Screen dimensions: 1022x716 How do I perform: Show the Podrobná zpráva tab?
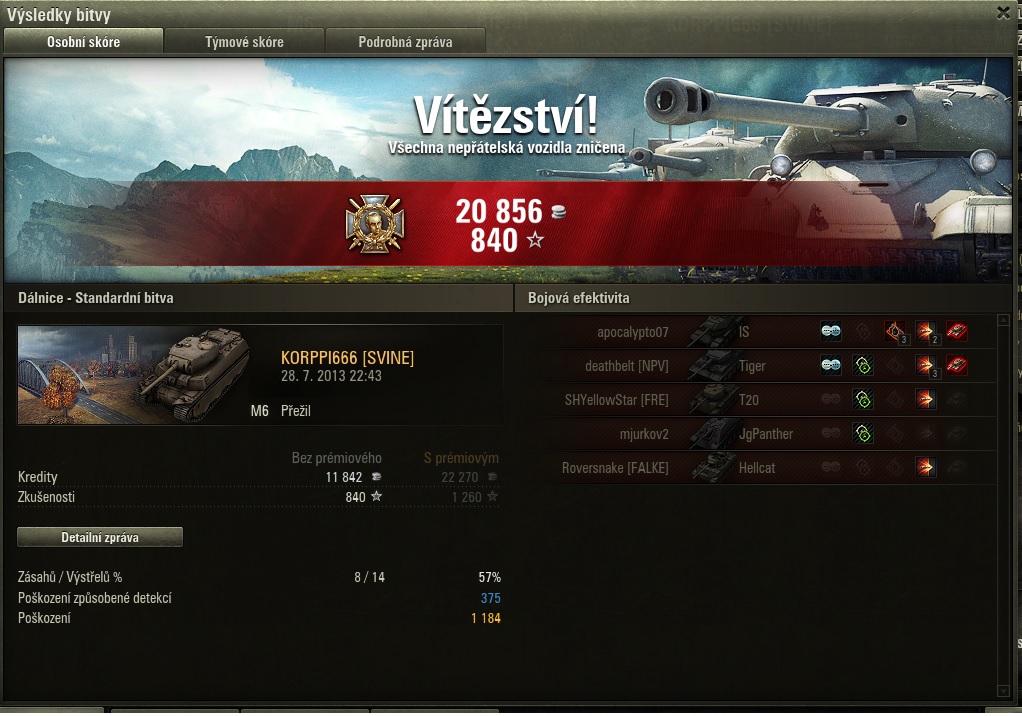(405, 42)
